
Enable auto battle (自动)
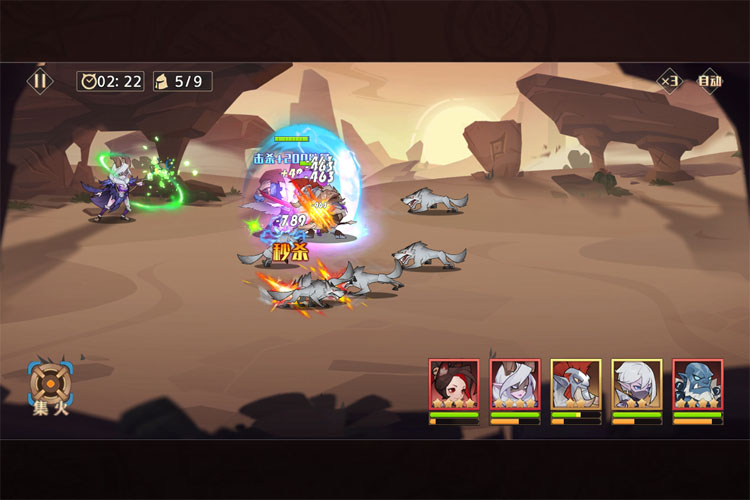[709, 81]
